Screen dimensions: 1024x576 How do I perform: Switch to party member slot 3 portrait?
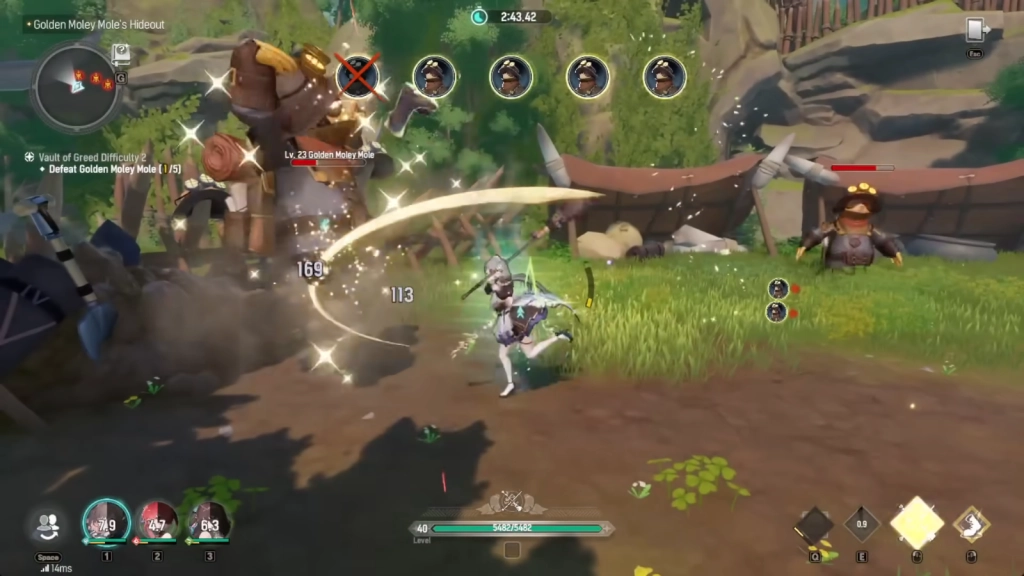click(208, 522)
